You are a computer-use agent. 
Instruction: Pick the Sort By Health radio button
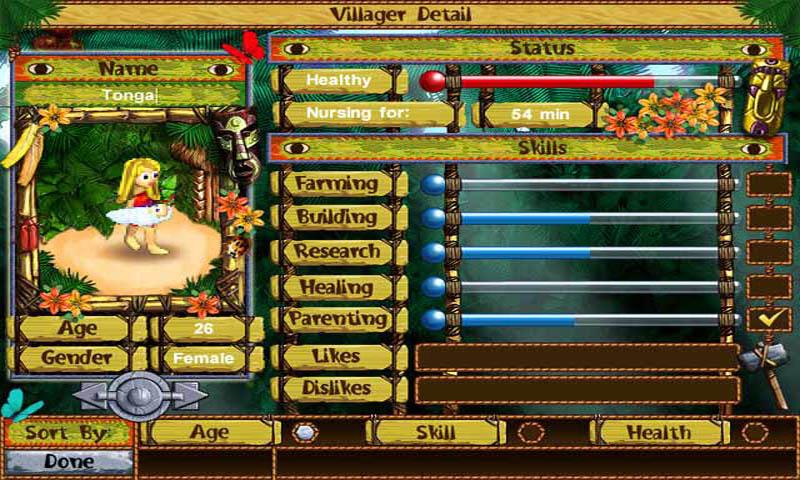pyautogui.click(x=755, y=433)
